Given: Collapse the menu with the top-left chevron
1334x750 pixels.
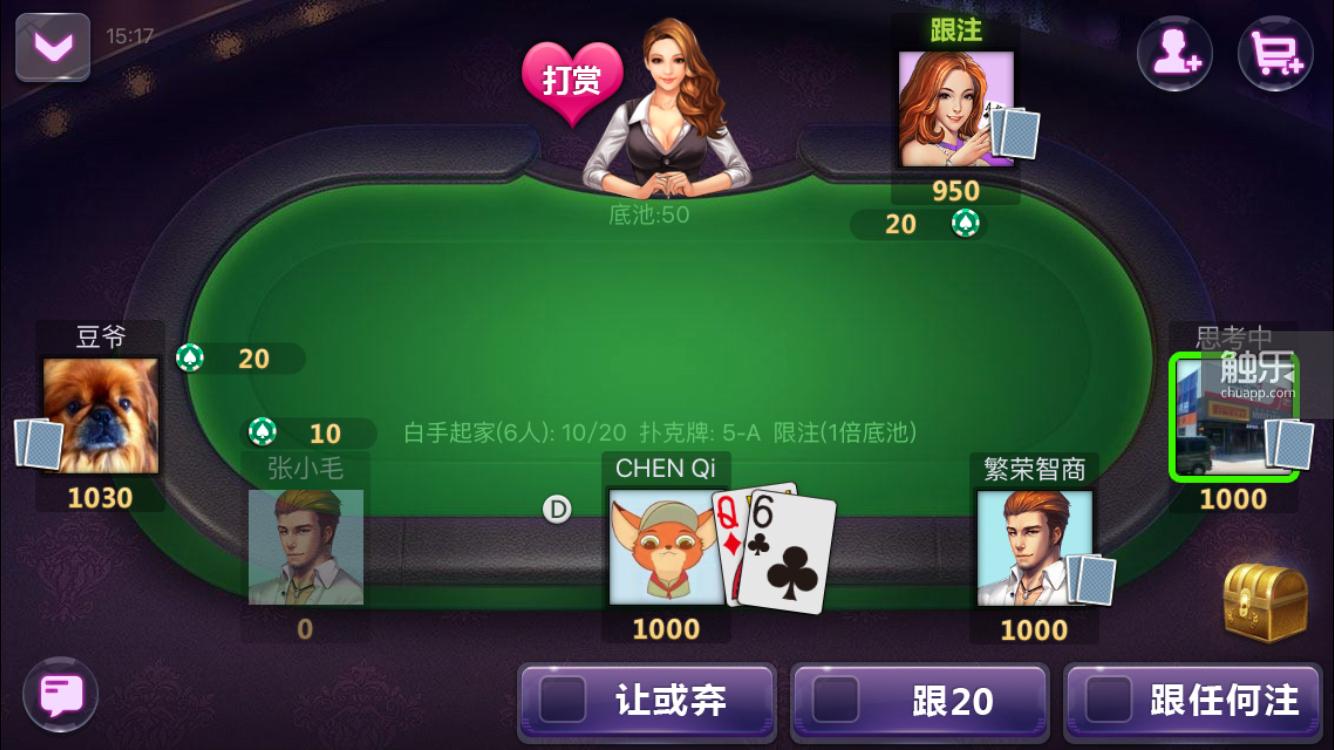Looking at the screenshot, I should (x=52, y=44).
